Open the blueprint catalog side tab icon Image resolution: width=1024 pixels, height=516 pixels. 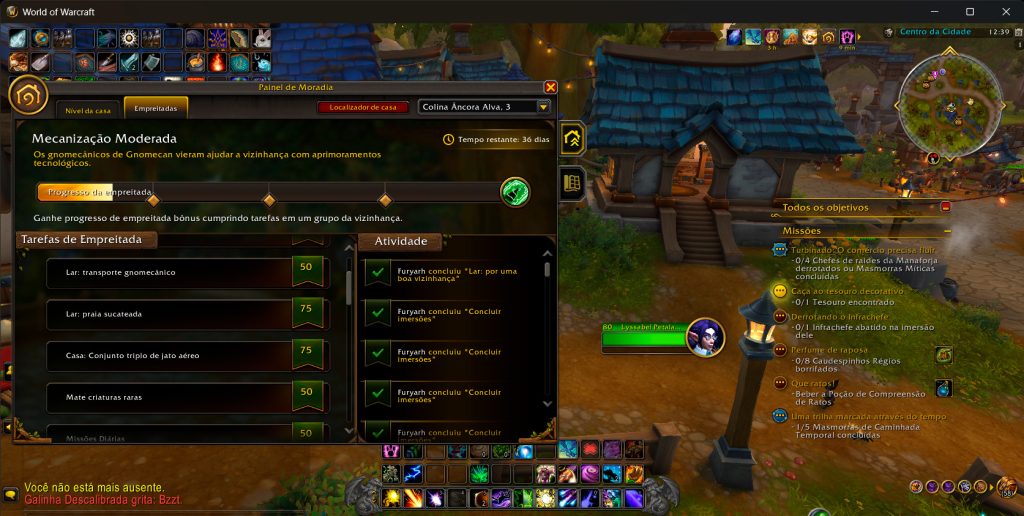point(573,183)
